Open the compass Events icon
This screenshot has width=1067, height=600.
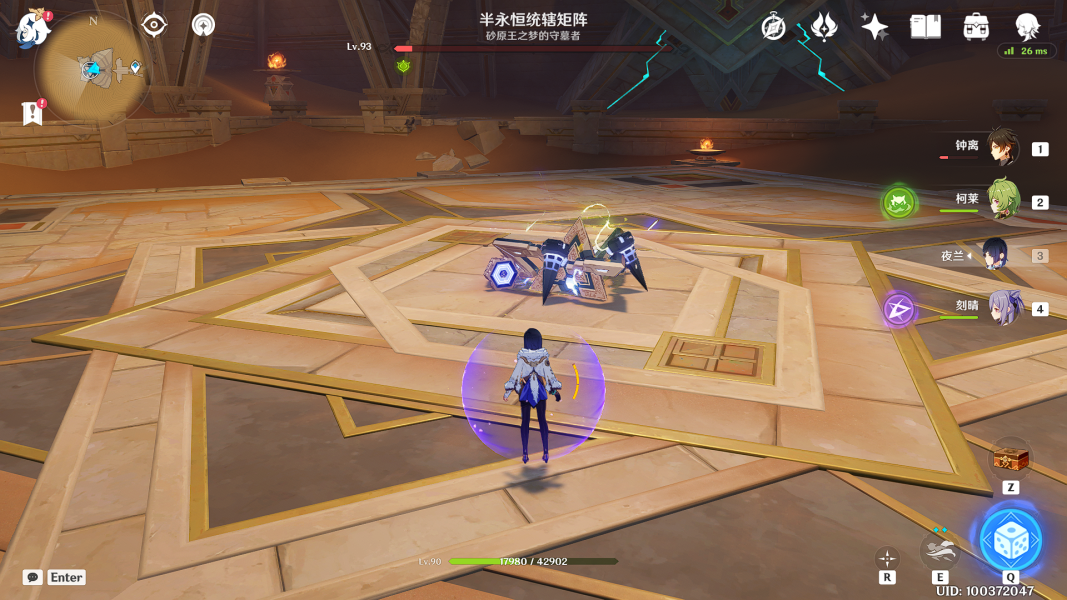tap(773, 27)
